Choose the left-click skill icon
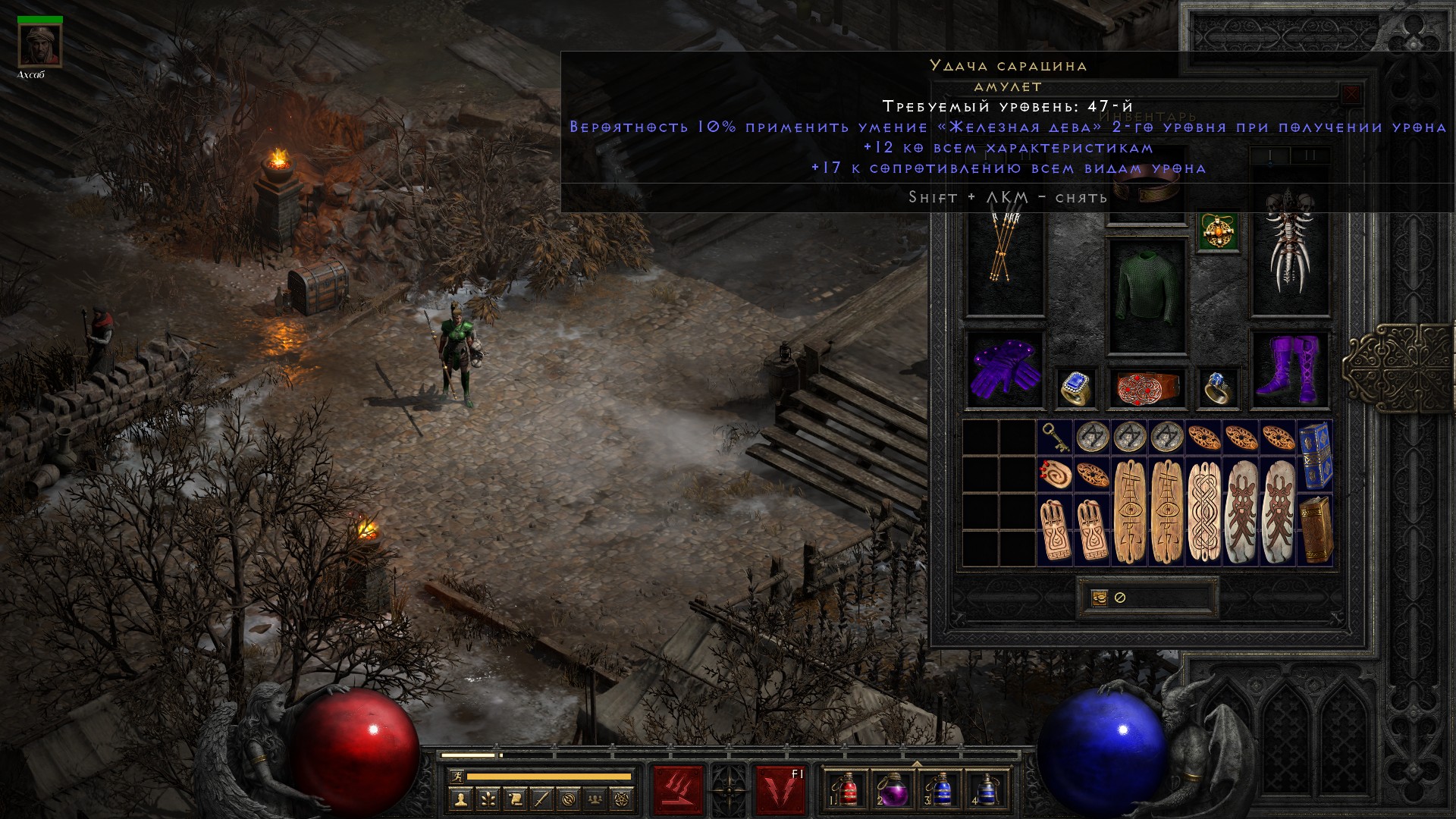 [x=679, y=790]
